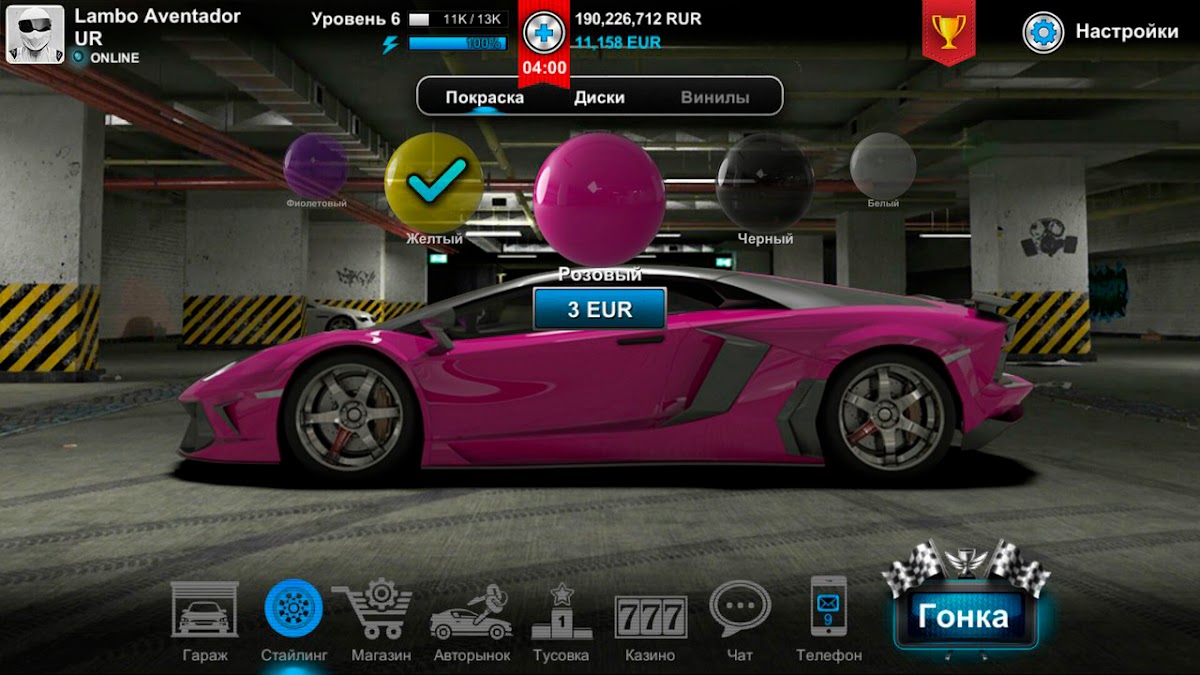The height and width of the screenshot is (675, 1200).
Task: Start a race with Гонка button
Action: (965, 616)
